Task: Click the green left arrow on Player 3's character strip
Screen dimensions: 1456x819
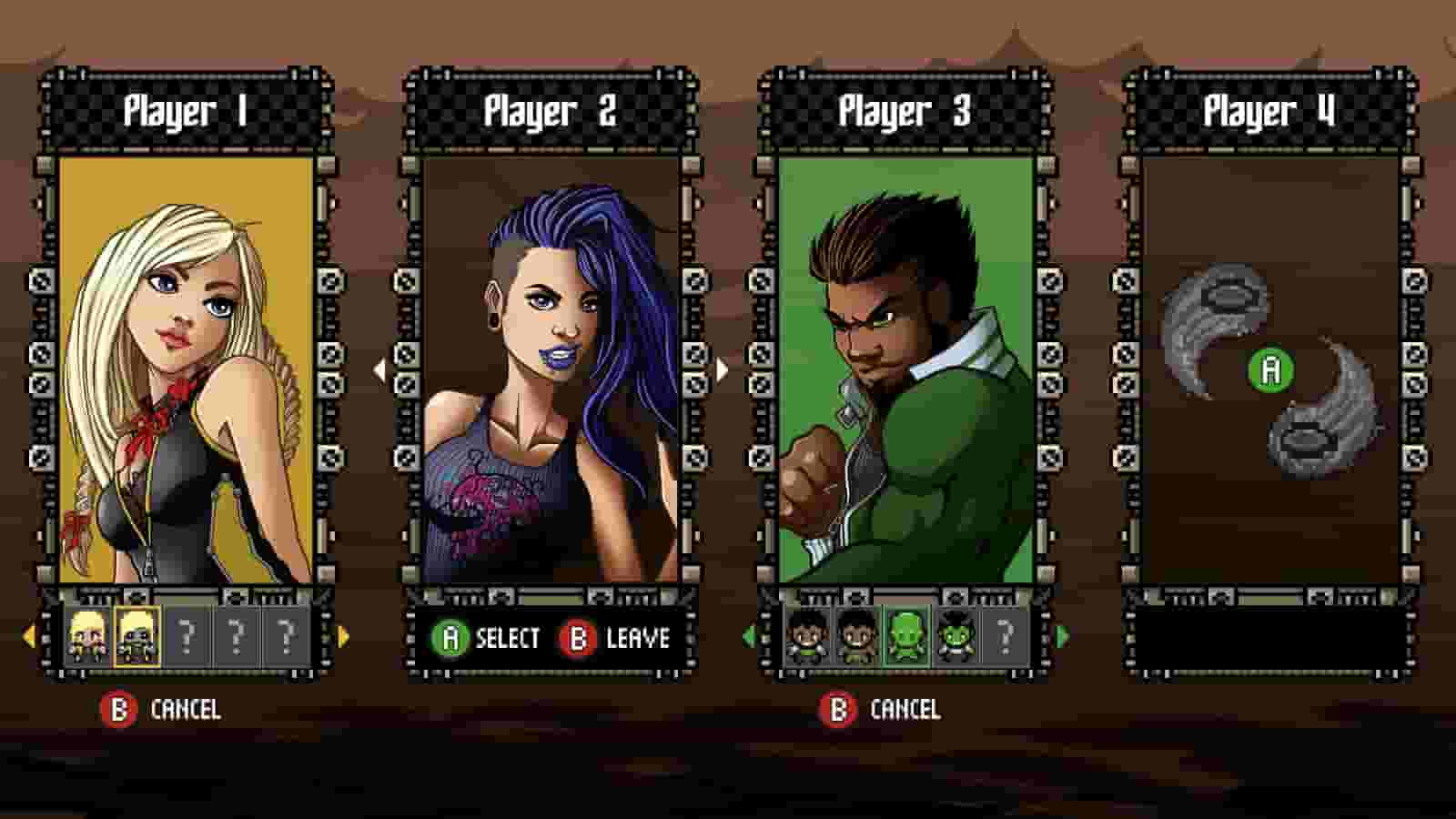Action: tap(752, 637)
